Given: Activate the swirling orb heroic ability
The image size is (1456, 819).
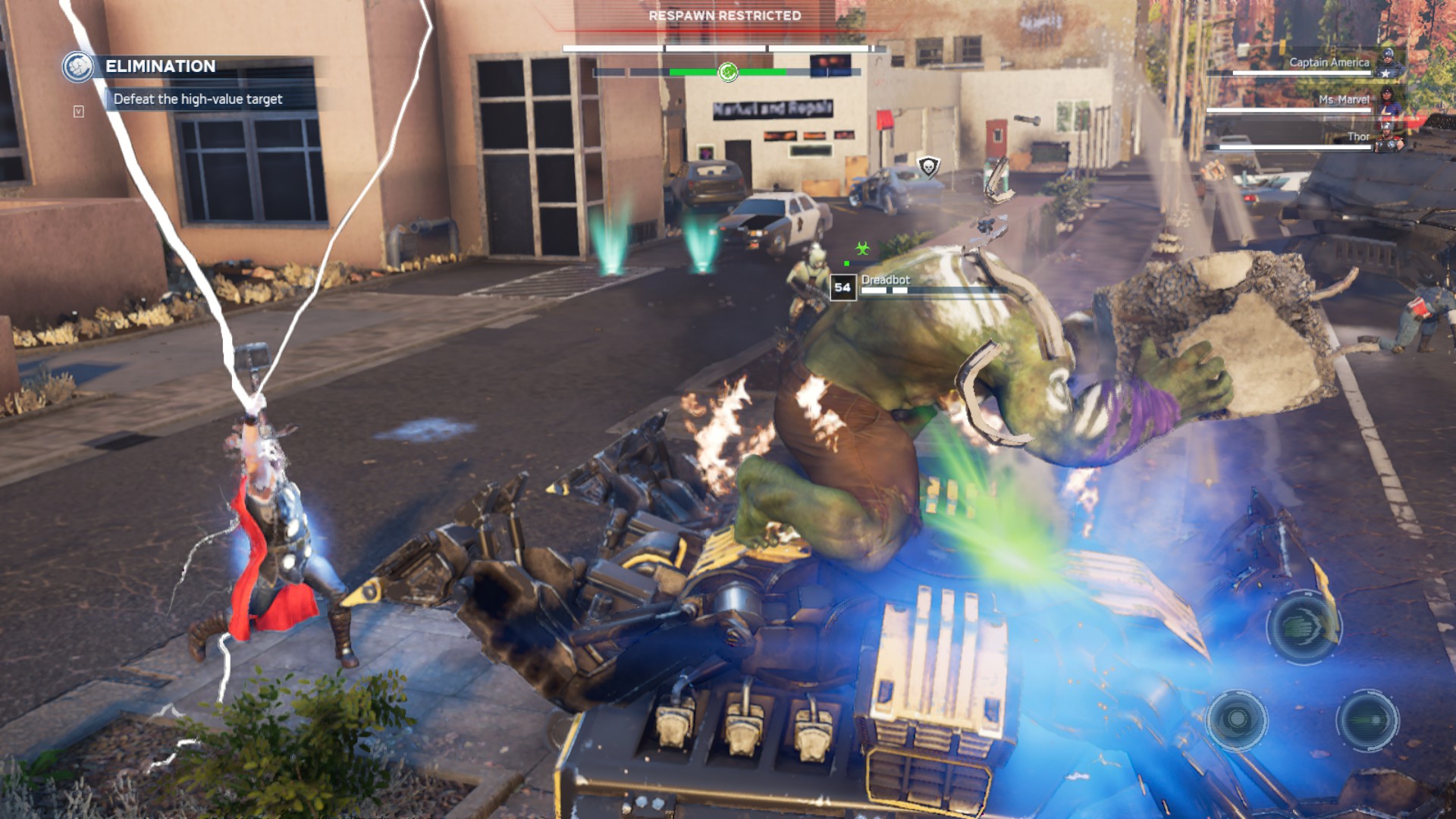Looking at the screenshot, I should (x=1237, y=719).
